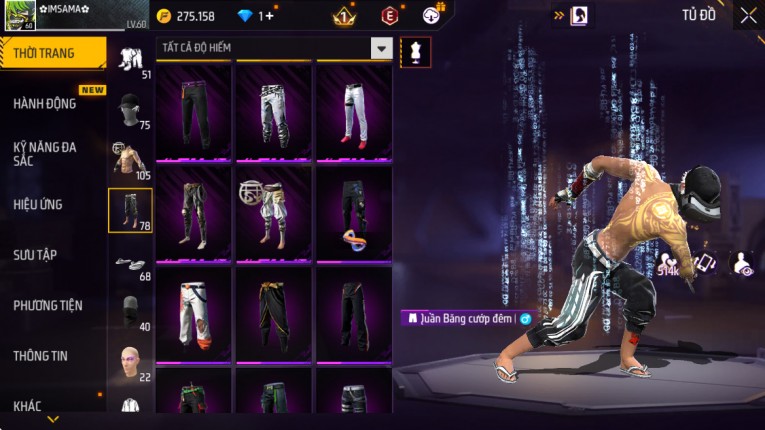Open the TẤT CẢ ĐỘ HIẾM rarity dropdown
765x430 pixels.
[381, 48]
